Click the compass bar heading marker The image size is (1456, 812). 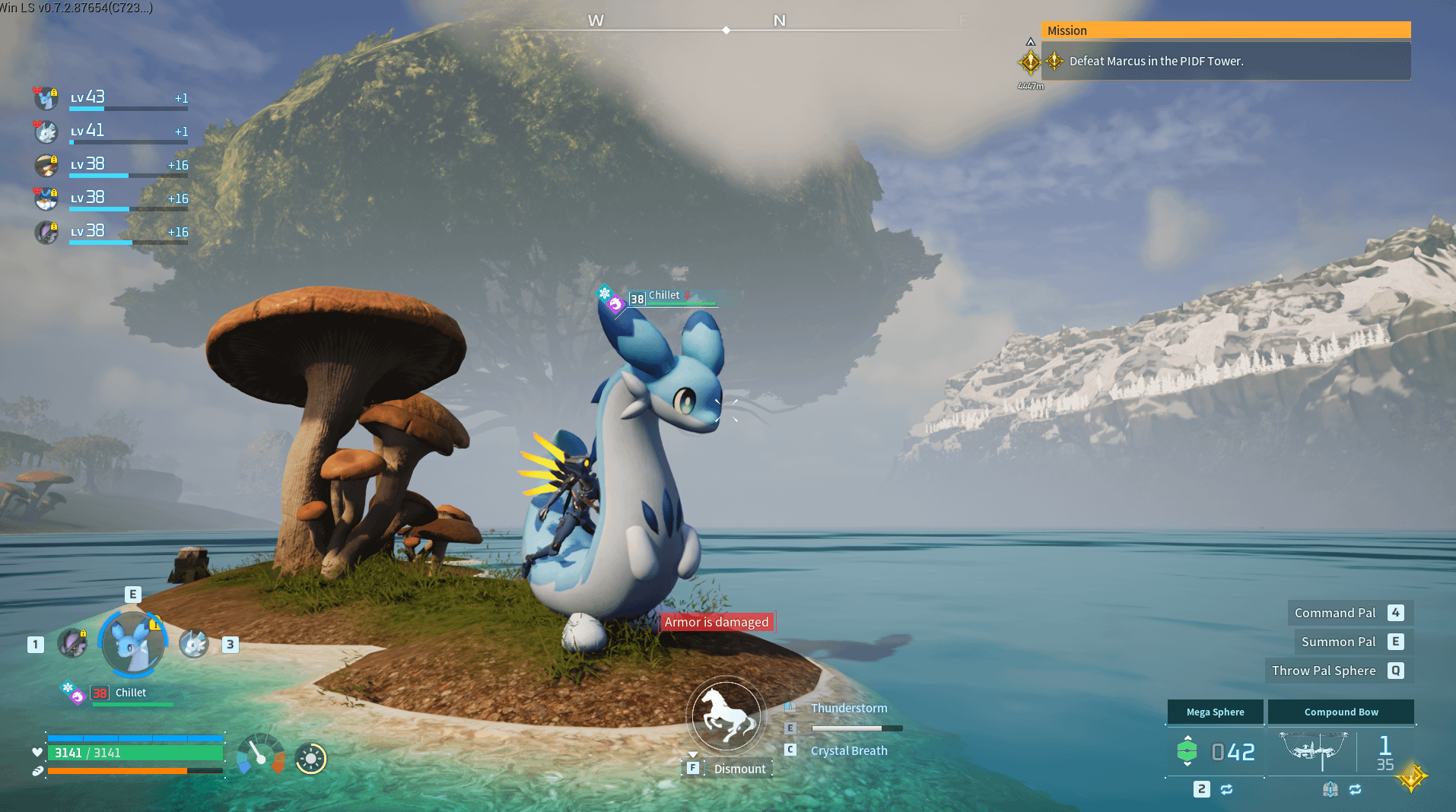click(x=726, y=30)
